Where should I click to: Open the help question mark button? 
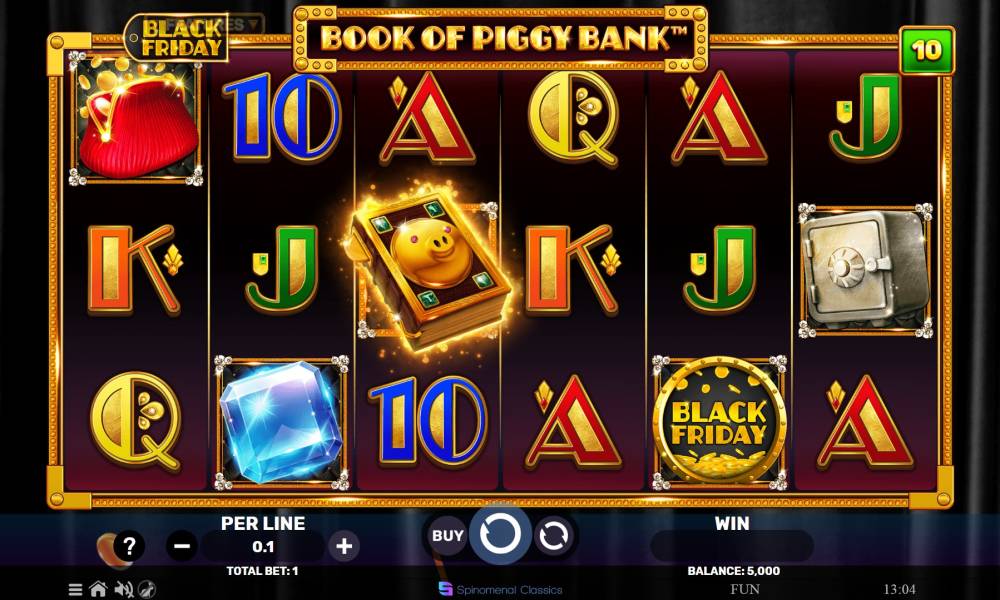[x=129, y=546]
